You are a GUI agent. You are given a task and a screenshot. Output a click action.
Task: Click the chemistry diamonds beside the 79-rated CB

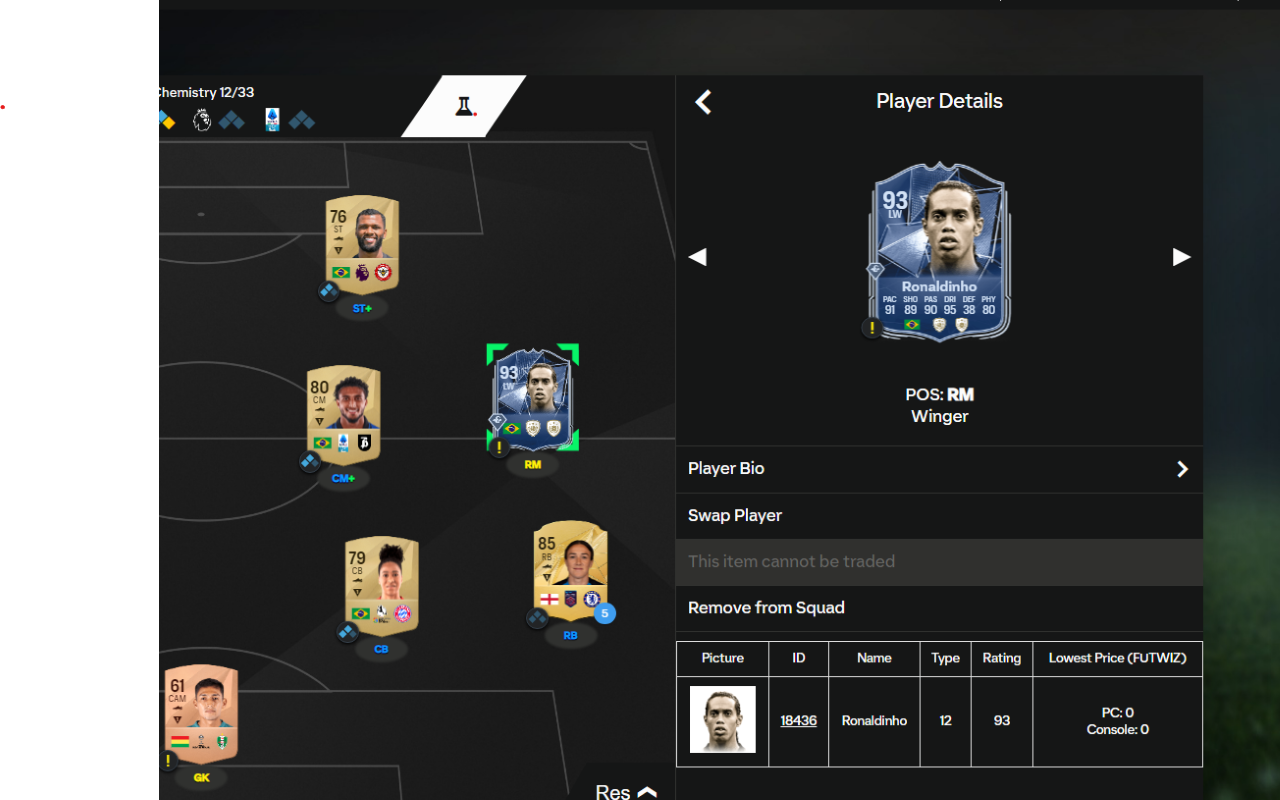click(348, 632)
